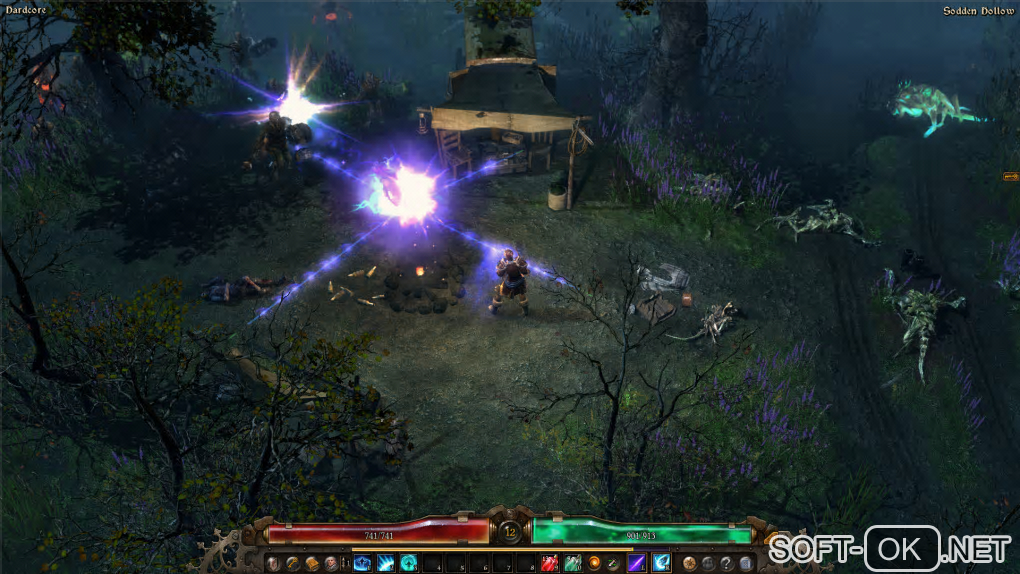This screenshot has height=574, width=1020.
Task: Click the orange arrow marker at screen edge
Action: point(1010,177)
